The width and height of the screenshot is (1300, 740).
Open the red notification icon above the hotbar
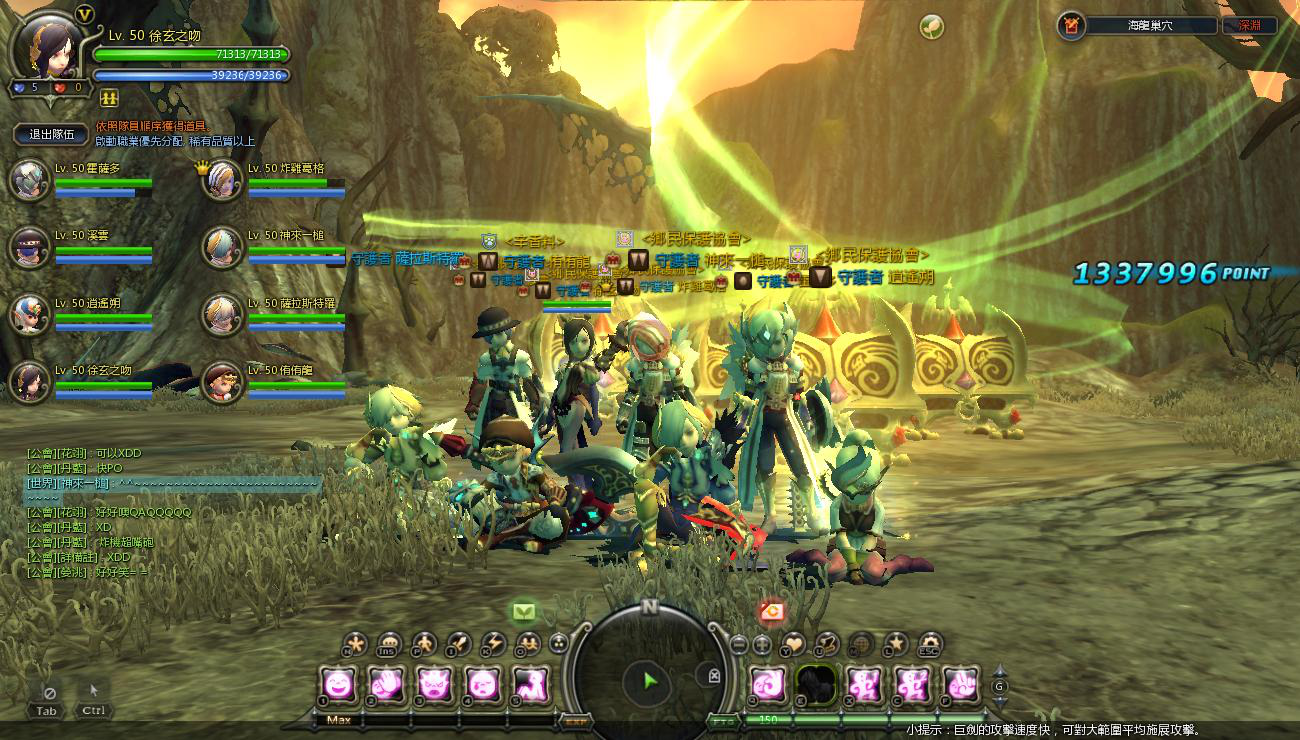click(771, 611)
